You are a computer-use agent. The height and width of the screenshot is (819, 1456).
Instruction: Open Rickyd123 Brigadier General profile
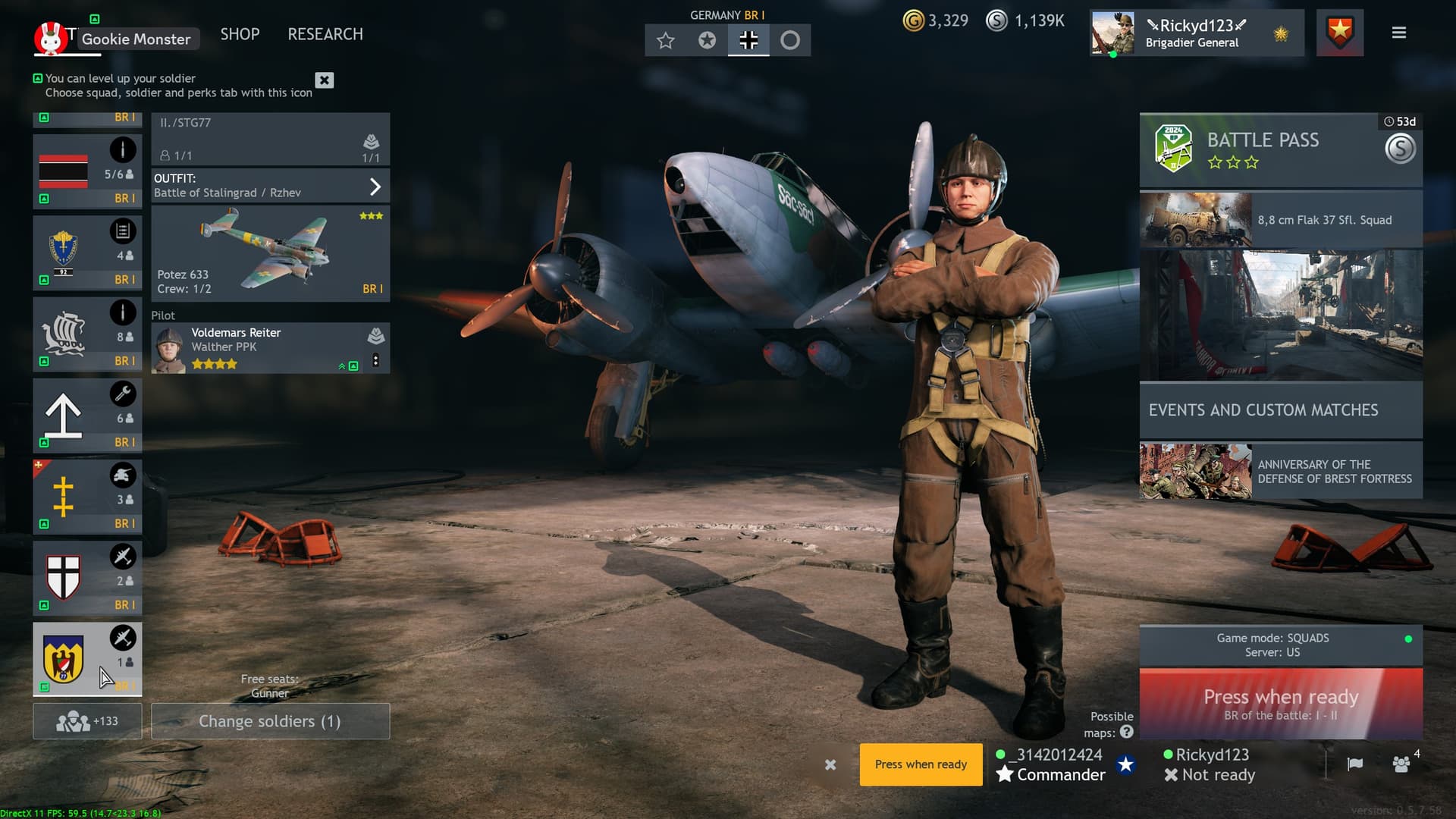(1196, 33)
